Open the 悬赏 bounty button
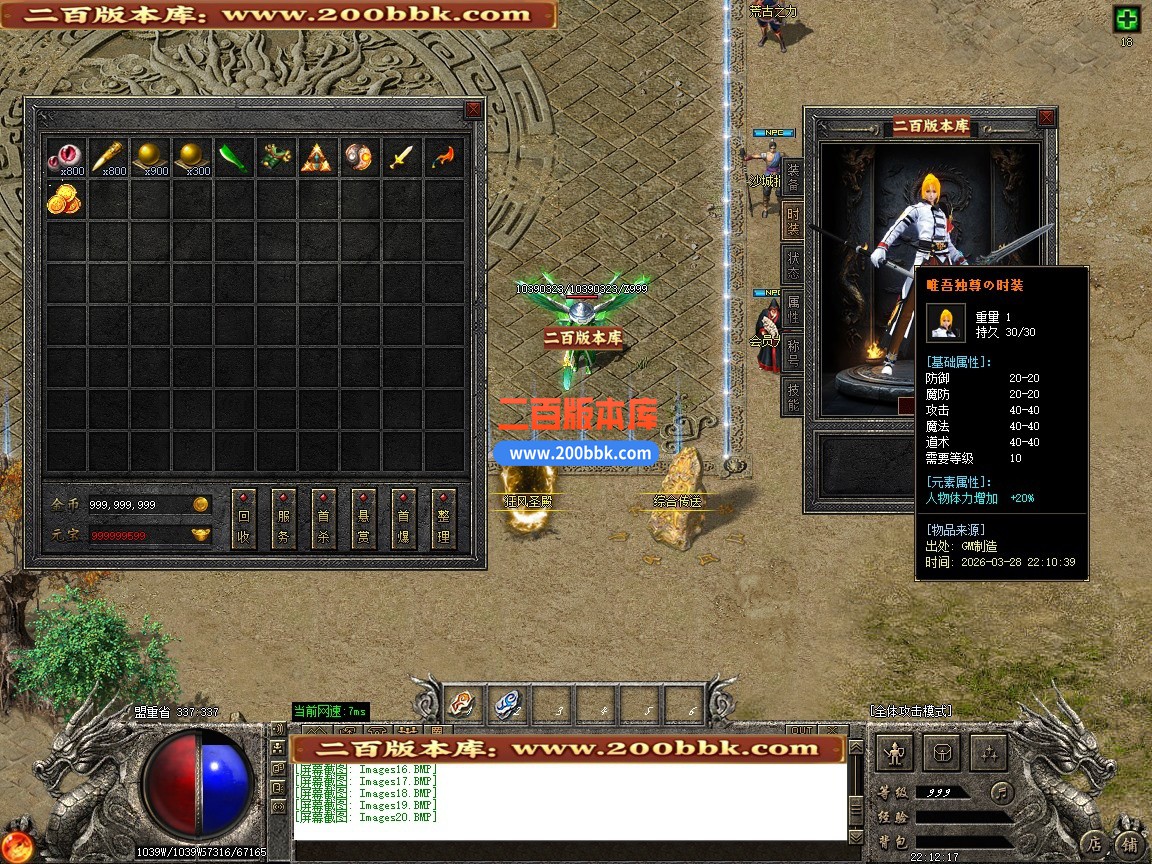The width and height of the screenshot is (1152, 864). point(364,520)
